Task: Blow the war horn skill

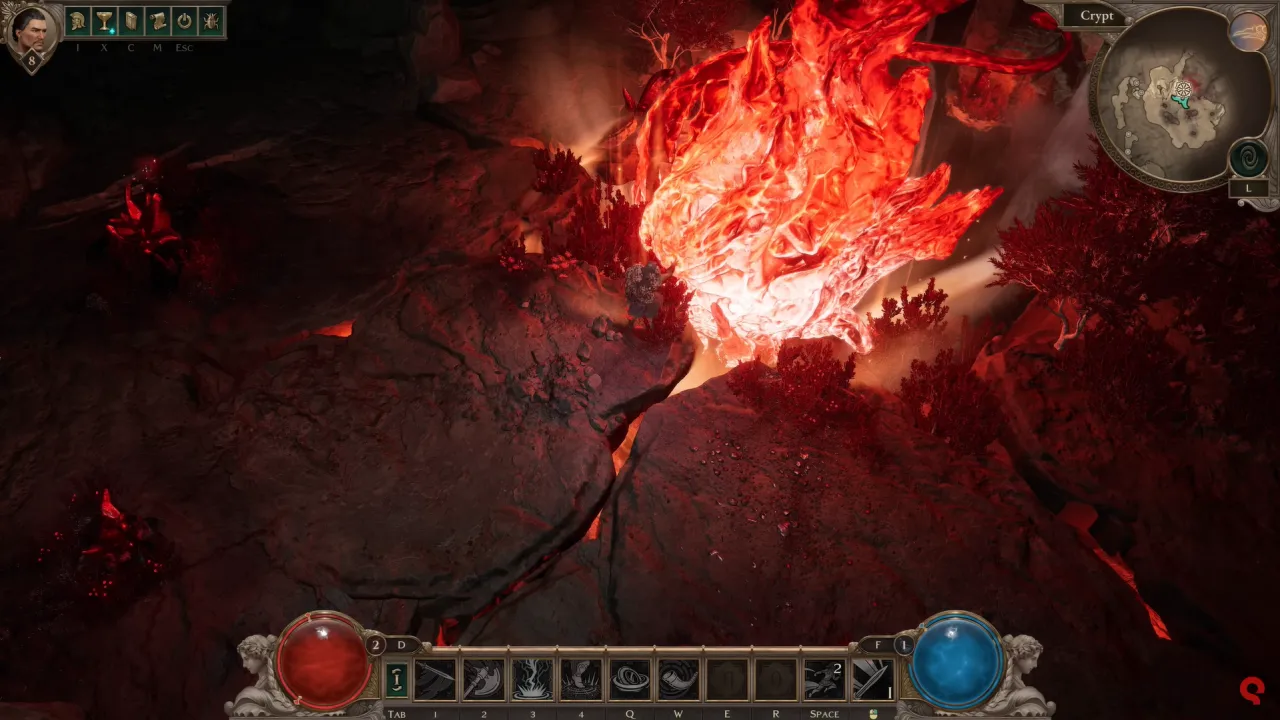Action: tap(678, 679)
